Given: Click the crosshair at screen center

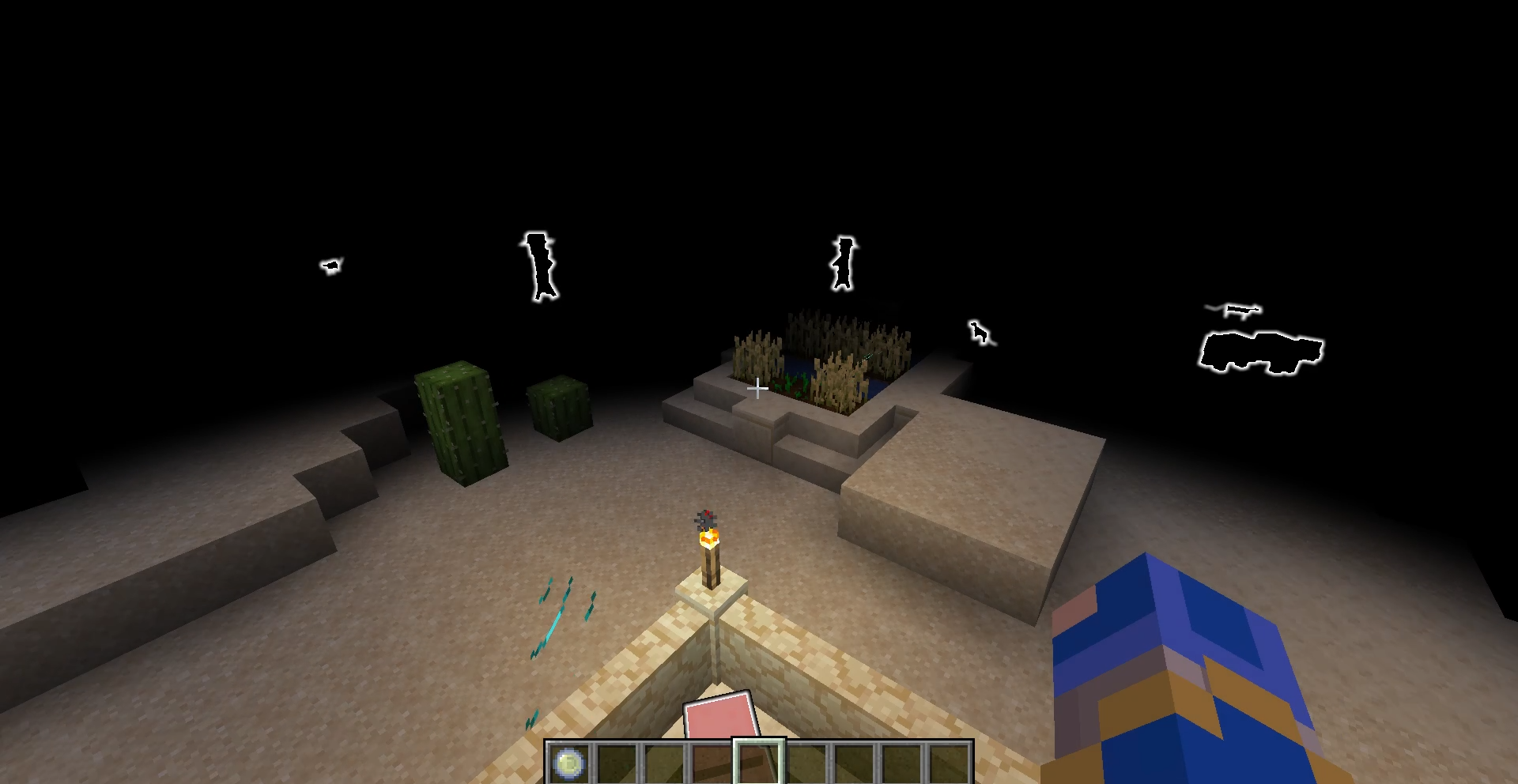Looking at the screenshot, I should (x=757, y=388).
